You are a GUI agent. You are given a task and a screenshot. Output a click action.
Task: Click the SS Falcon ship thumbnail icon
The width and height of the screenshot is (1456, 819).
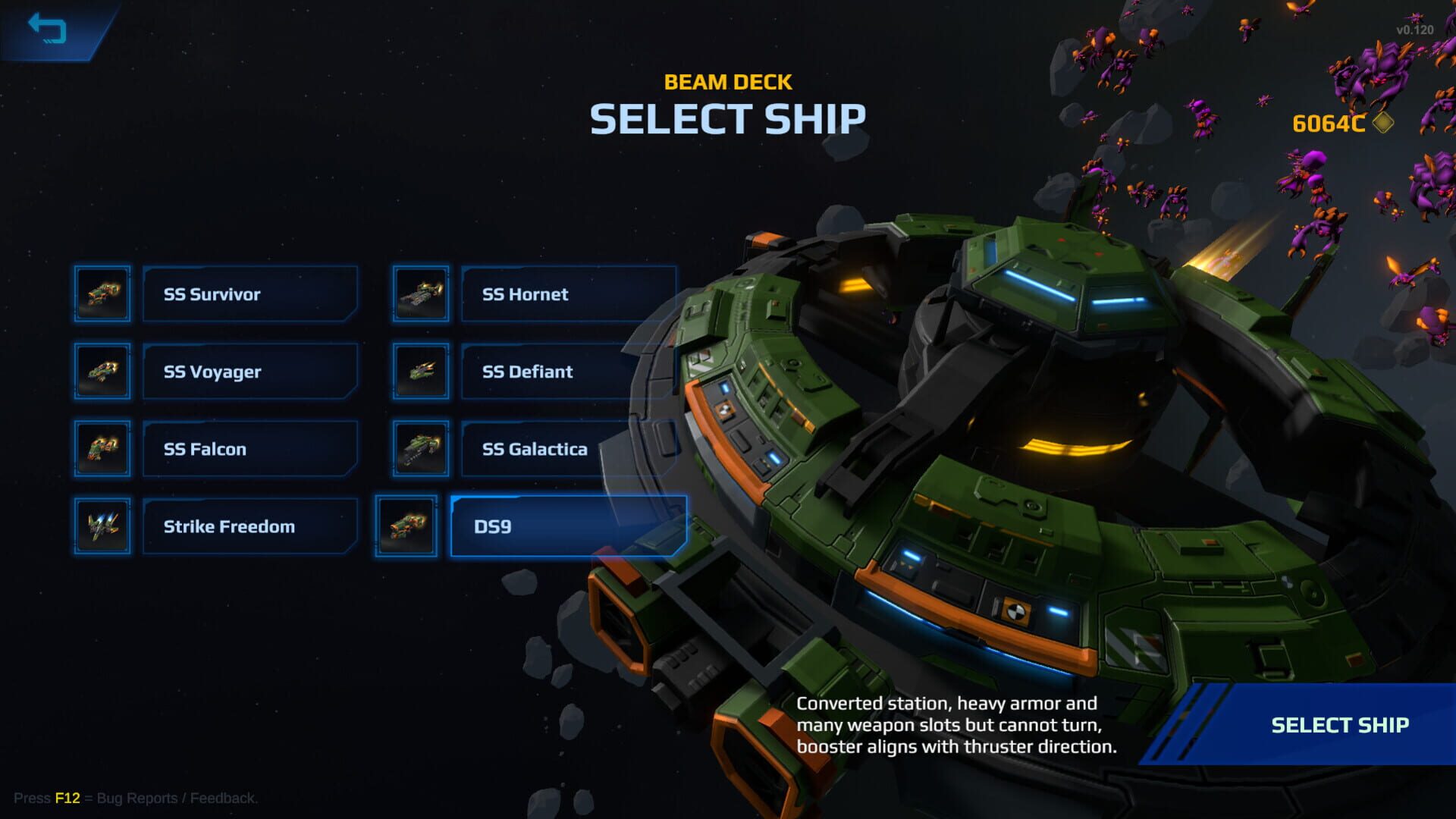102,448
